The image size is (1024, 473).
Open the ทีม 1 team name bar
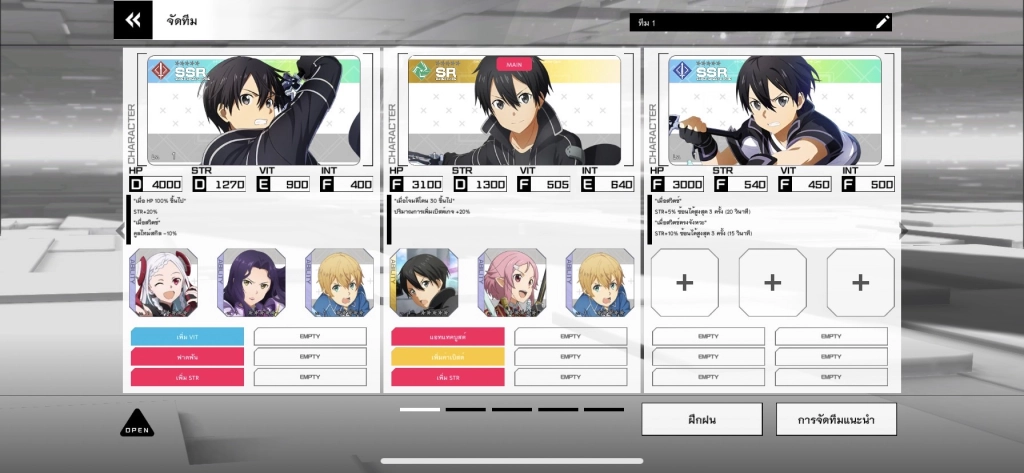coord(750,22)
